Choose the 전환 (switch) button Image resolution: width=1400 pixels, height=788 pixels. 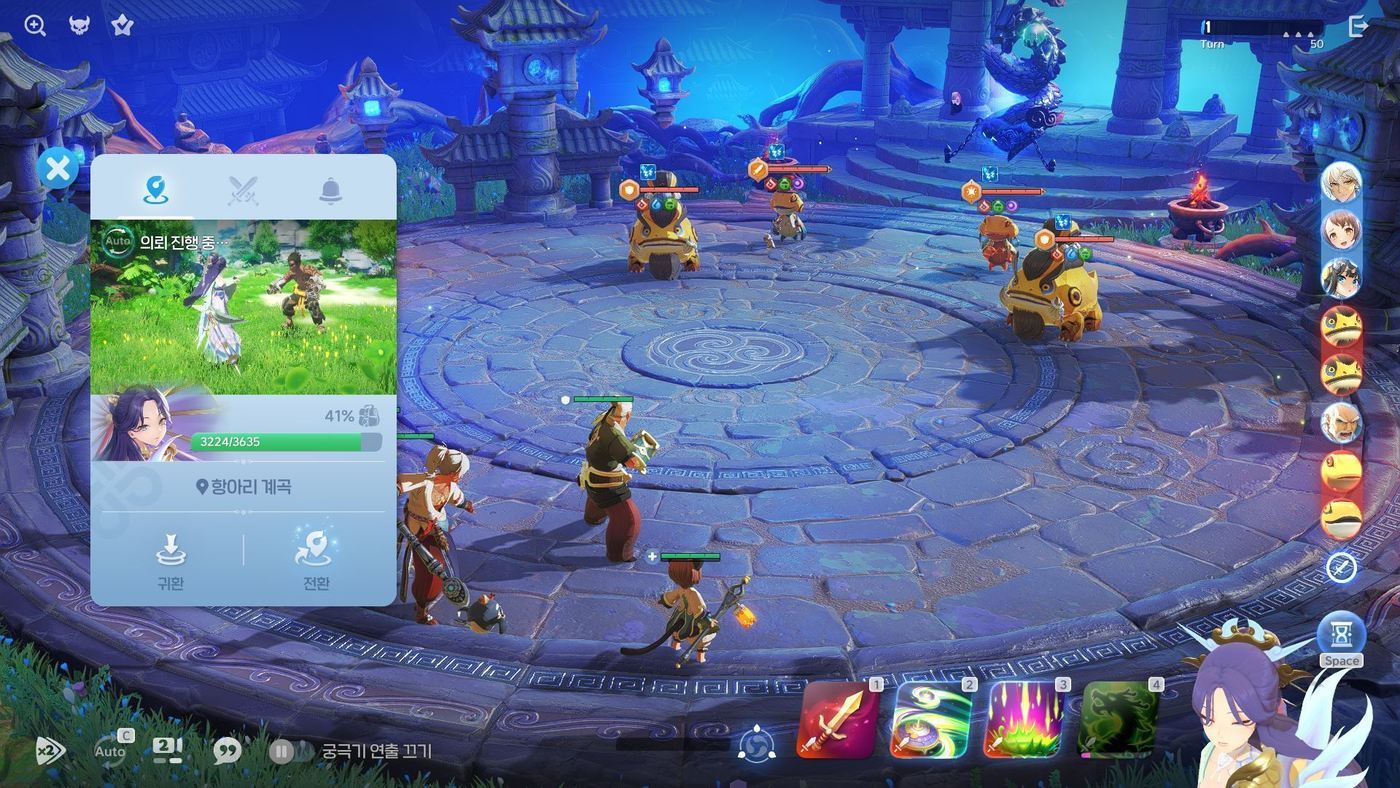tap(316, 561)
